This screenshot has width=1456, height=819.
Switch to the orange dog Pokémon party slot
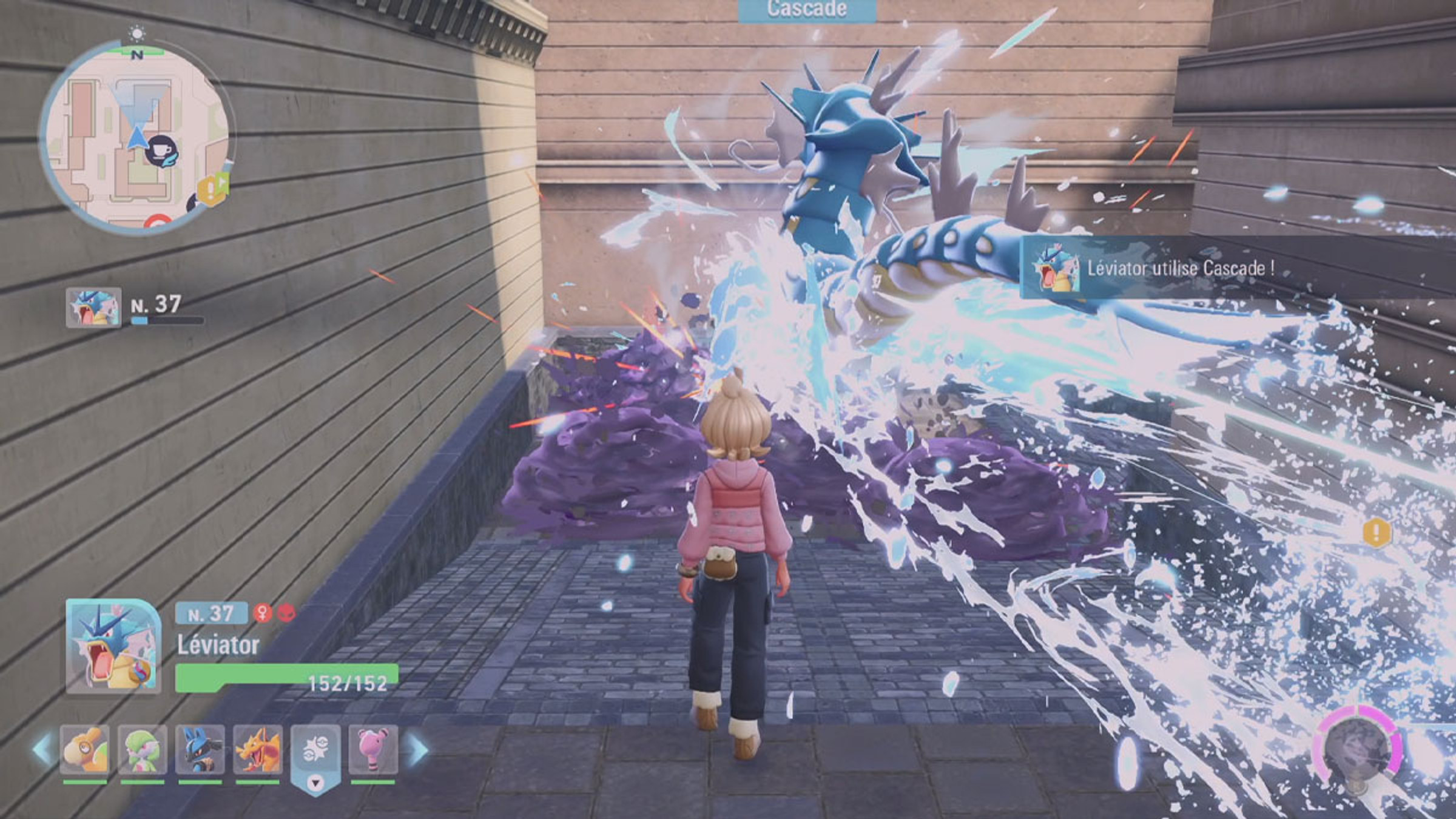coord(86,750)
